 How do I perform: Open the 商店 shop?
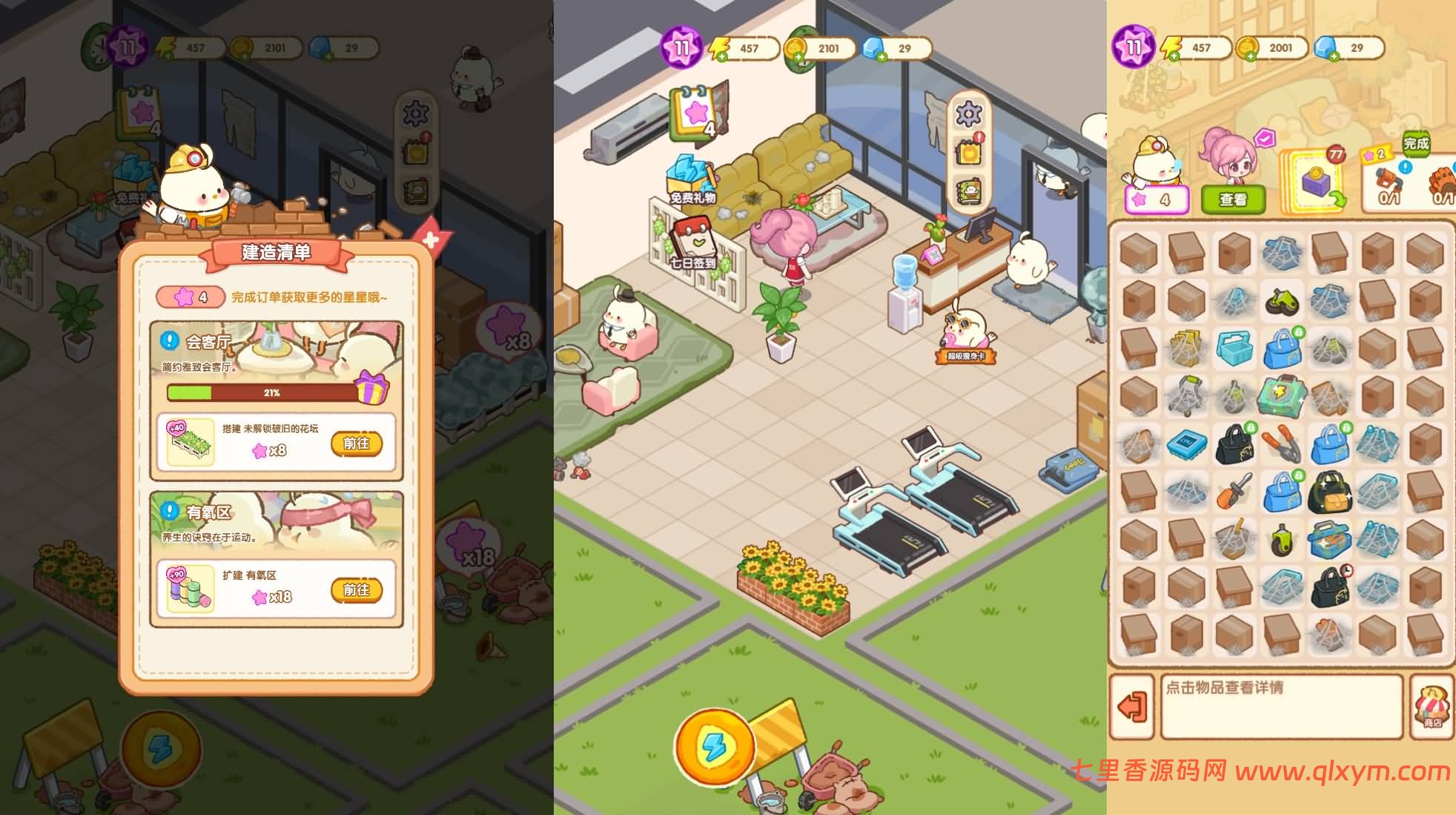[x=1432, y=707]
